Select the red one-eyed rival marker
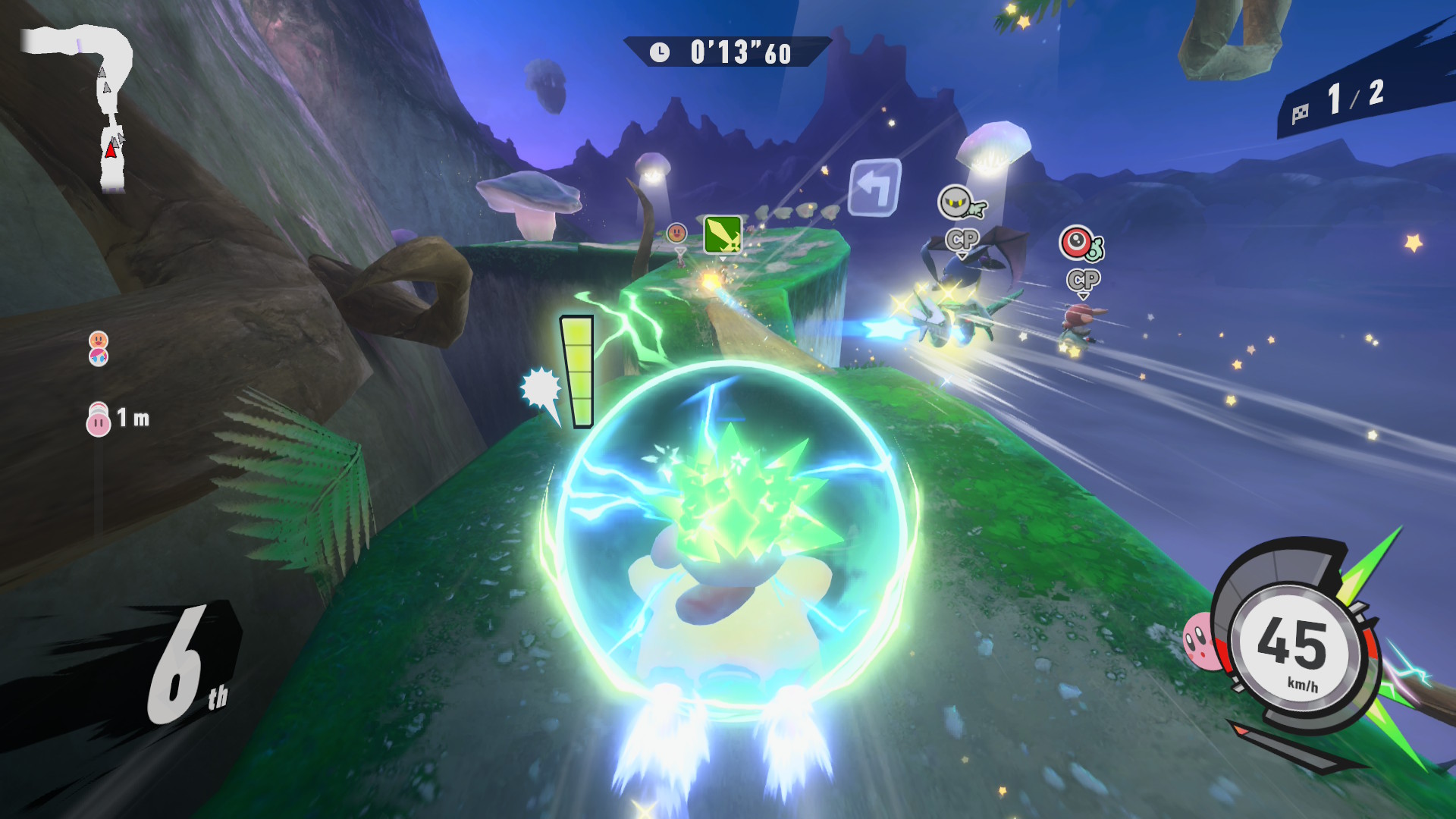 [1078, 244]
